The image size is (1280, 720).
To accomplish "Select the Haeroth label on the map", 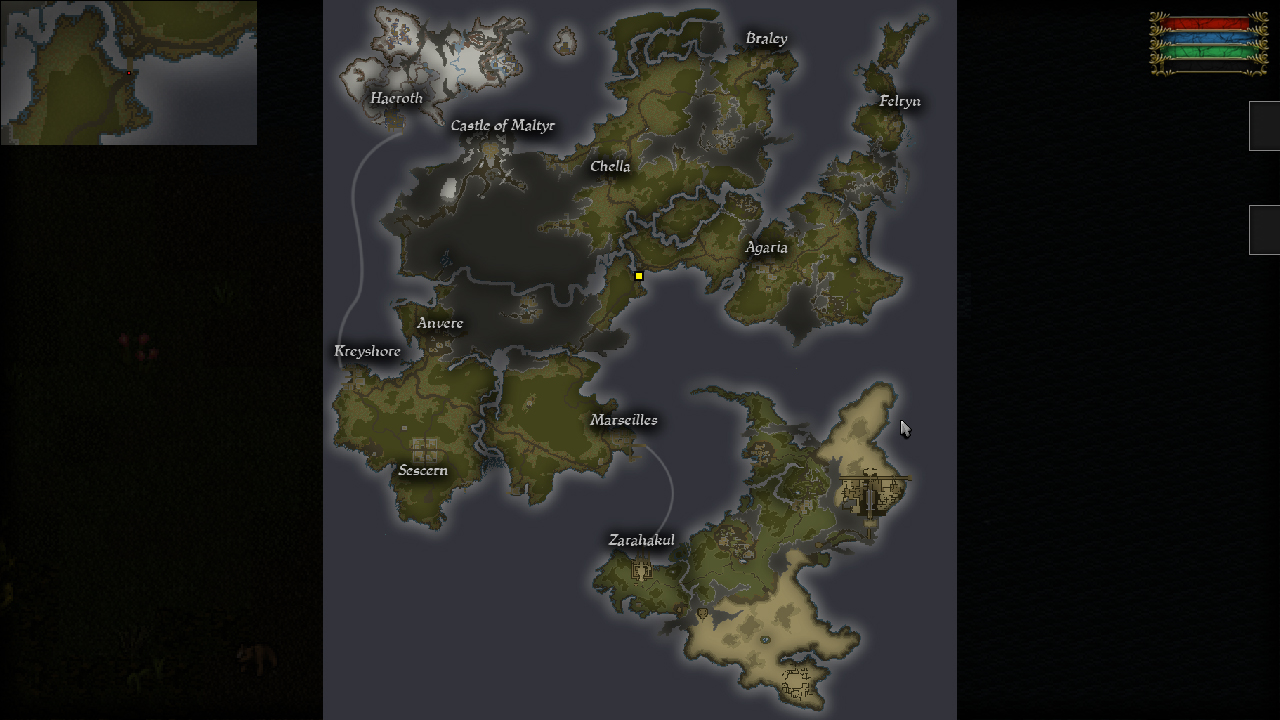I will pyautogui.click(x=396, y=98).
